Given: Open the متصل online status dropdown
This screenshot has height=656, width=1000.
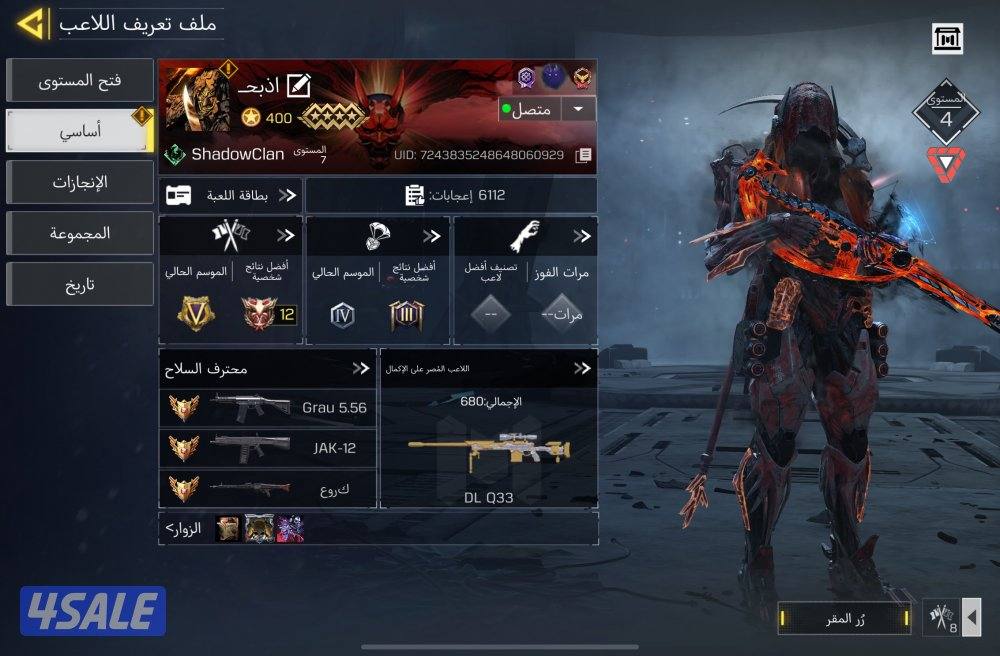Looking at the screenshot, I should coord(577,109).
